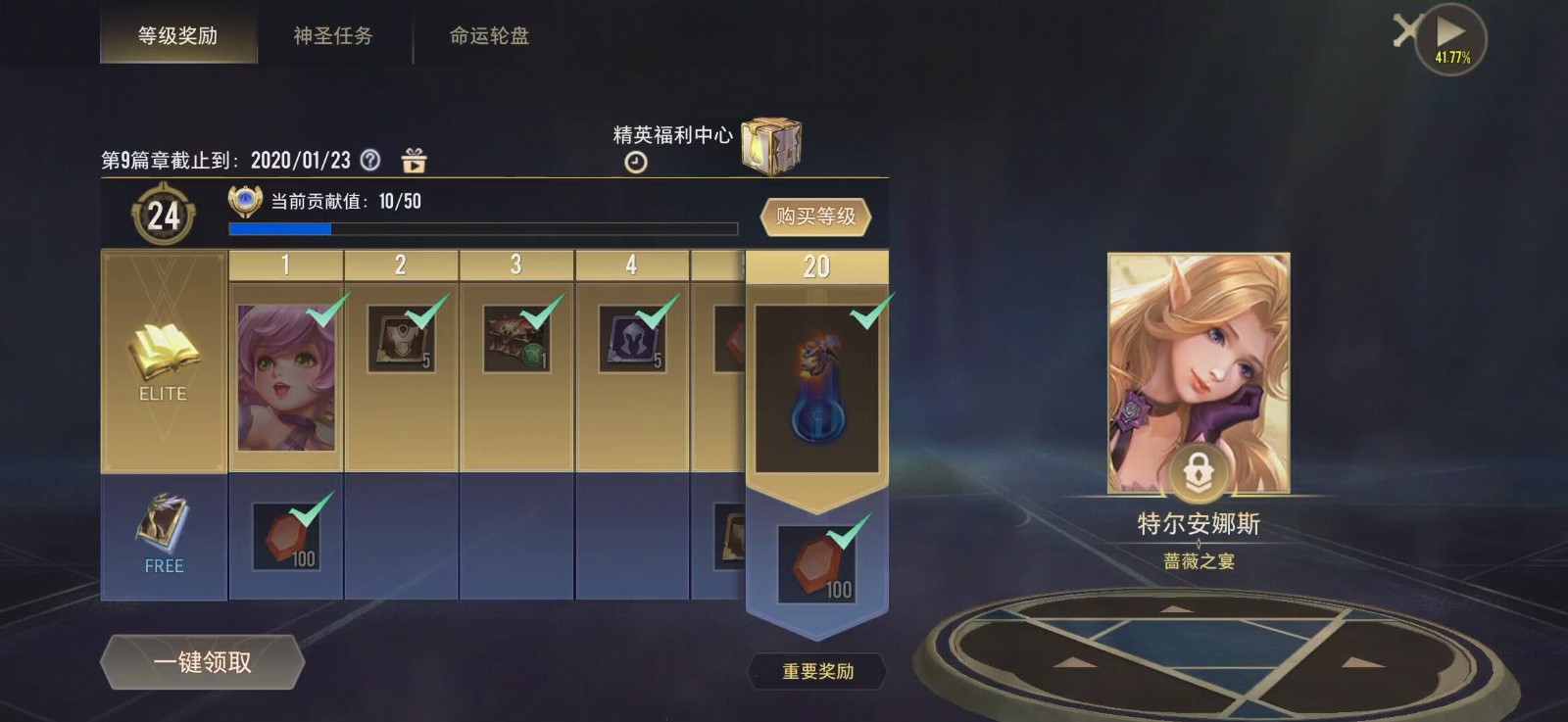This screenshot has width=1568, height=722.
Task: Click the play arrow at the top right
Action: coord(1449,31)
